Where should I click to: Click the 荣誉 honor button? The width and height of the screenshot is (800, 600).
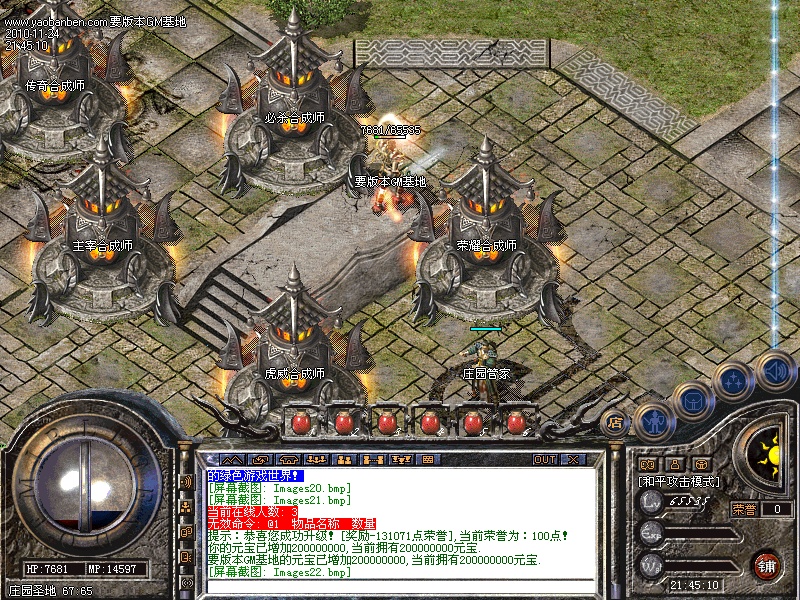[x=744, y=509]
